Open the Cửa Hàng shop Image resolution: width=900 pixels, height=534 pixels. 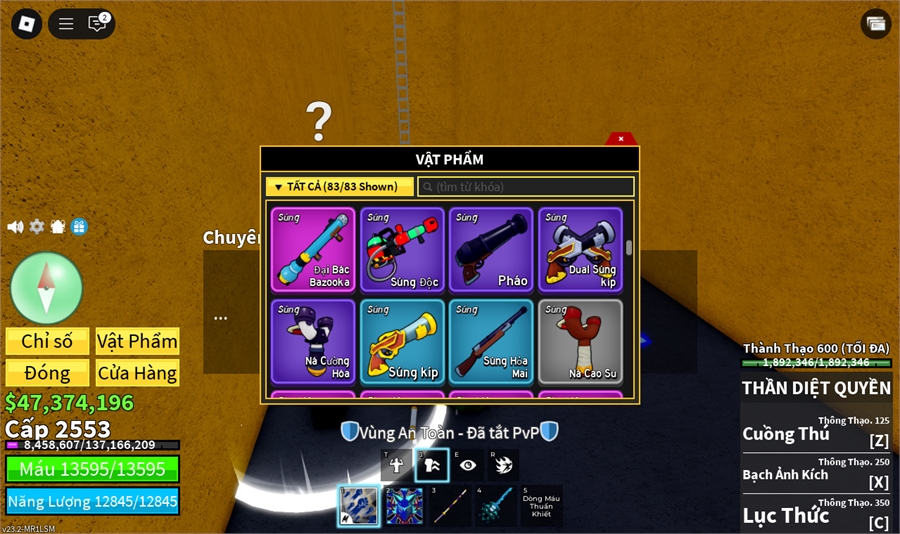pos(137,373)
